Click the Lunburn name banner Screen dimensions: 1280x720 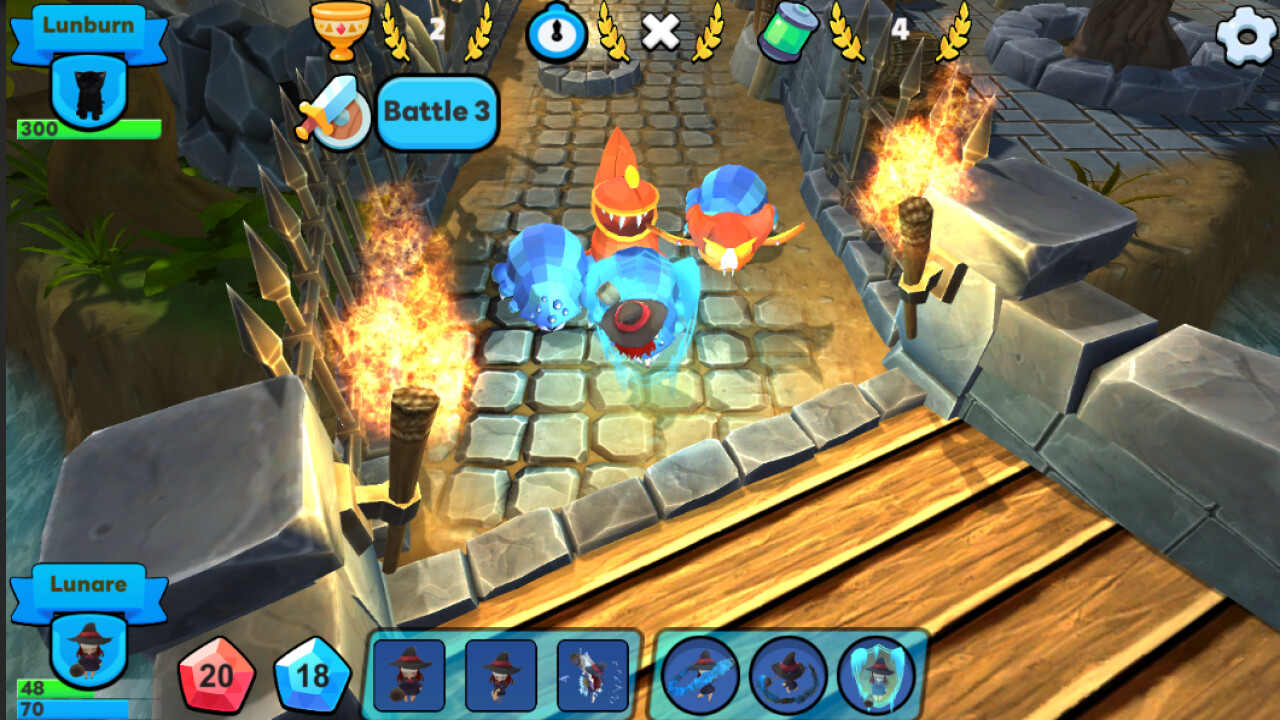pos(86,26)
